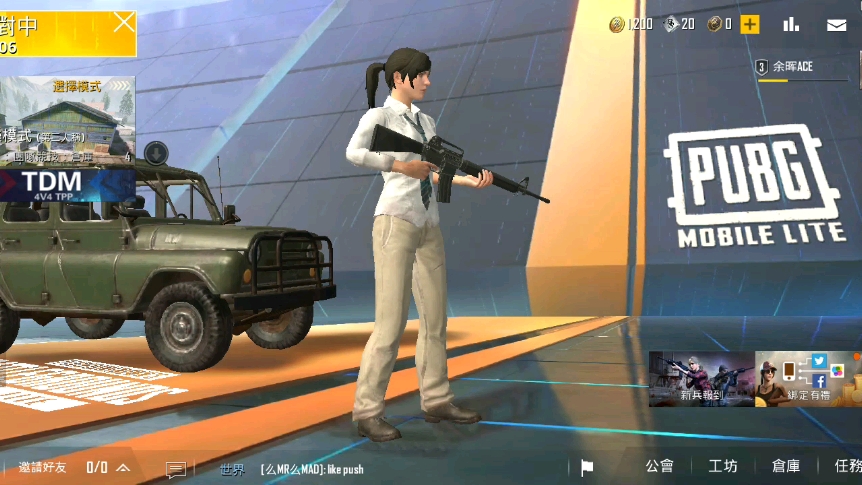Screen dimensions: 862x485
Task: View the 余晖ACE player profile
Action: pos(790,68)
